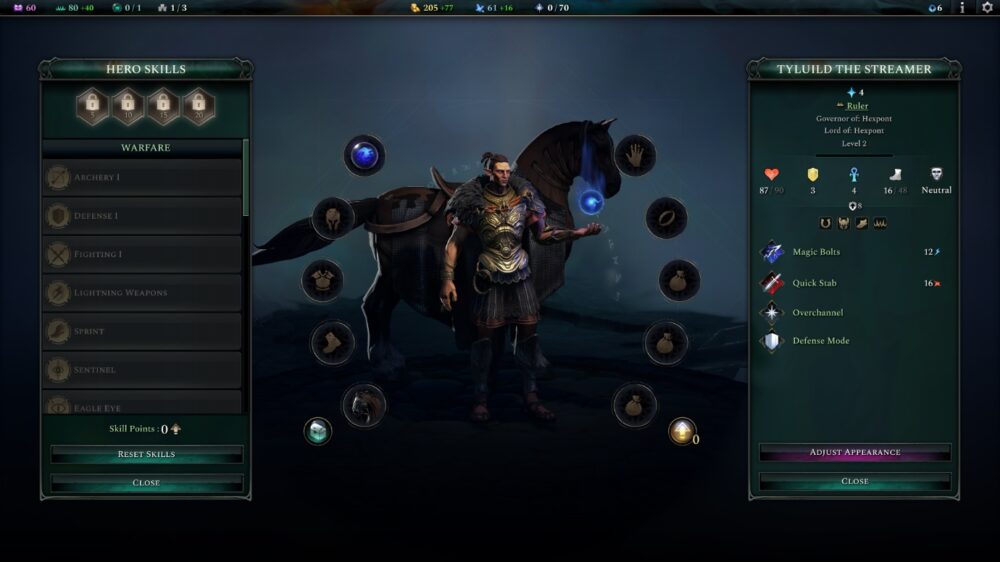Select the Lightning Weapons skill
1000x562 pixels.
tap(143, 293)
